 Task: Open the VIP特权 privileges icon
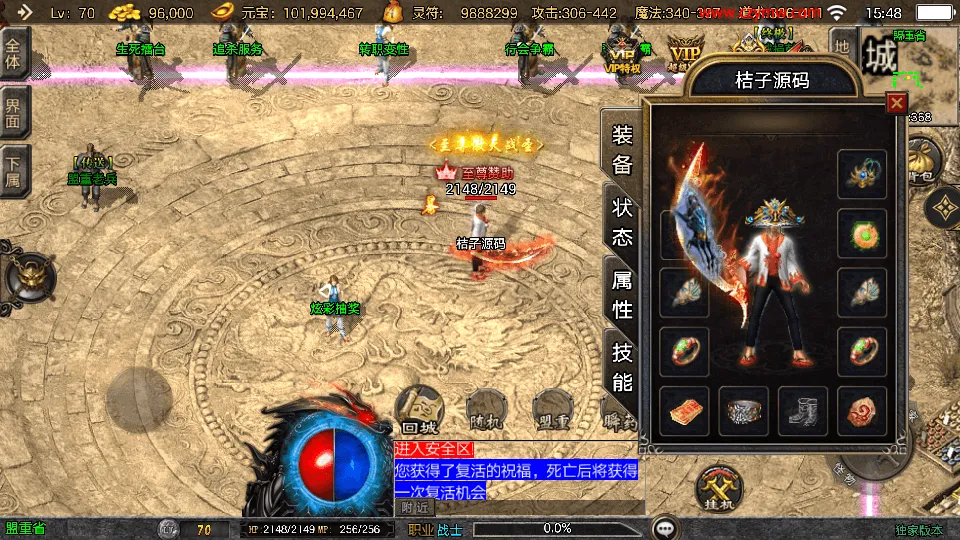click(x=624, y=55)
